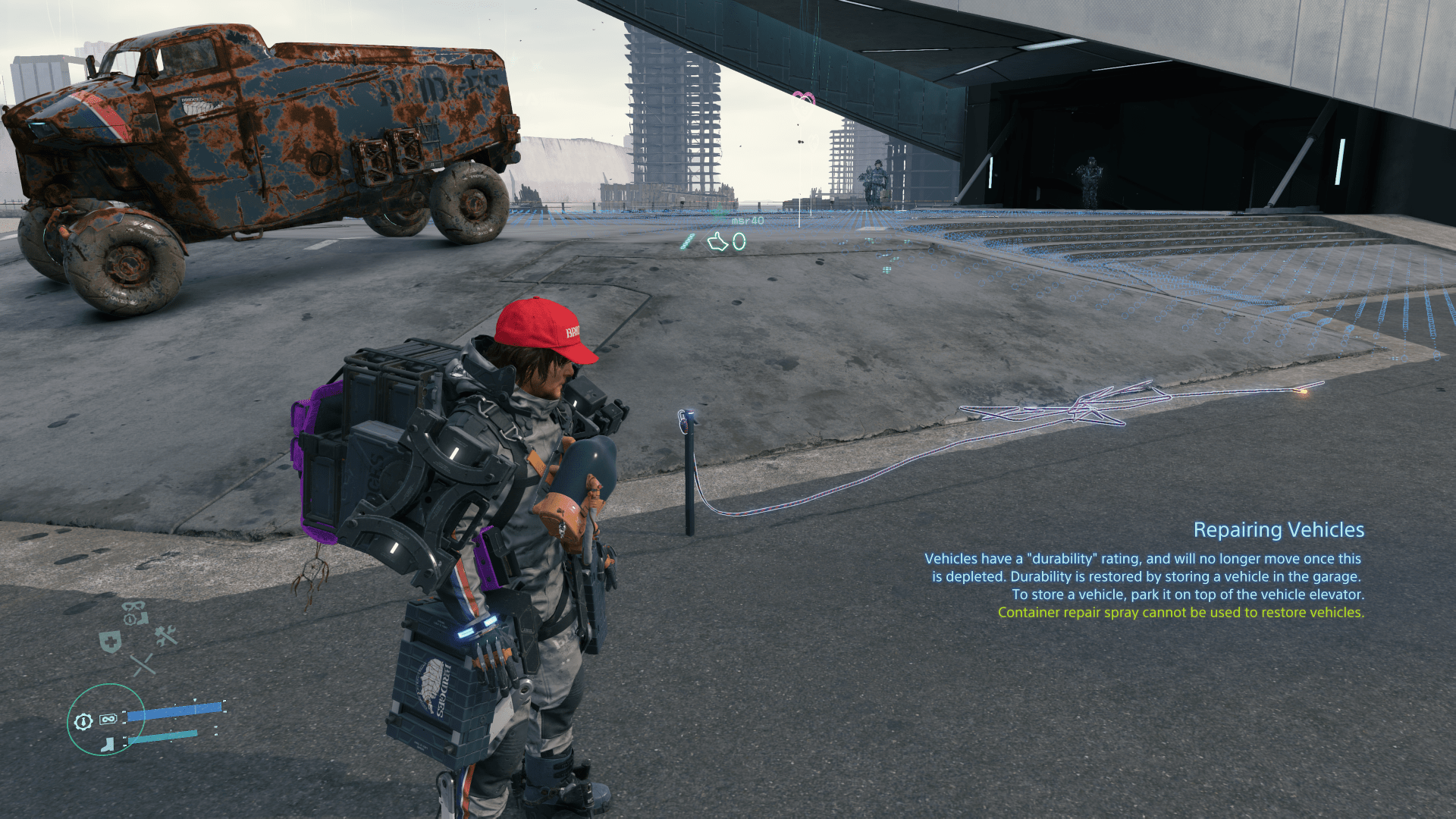Viewport: 1456px width, 819px height.
Task: Toggle the crossed-sticks equipment marker on the HUD
Action: pos(143,664)
